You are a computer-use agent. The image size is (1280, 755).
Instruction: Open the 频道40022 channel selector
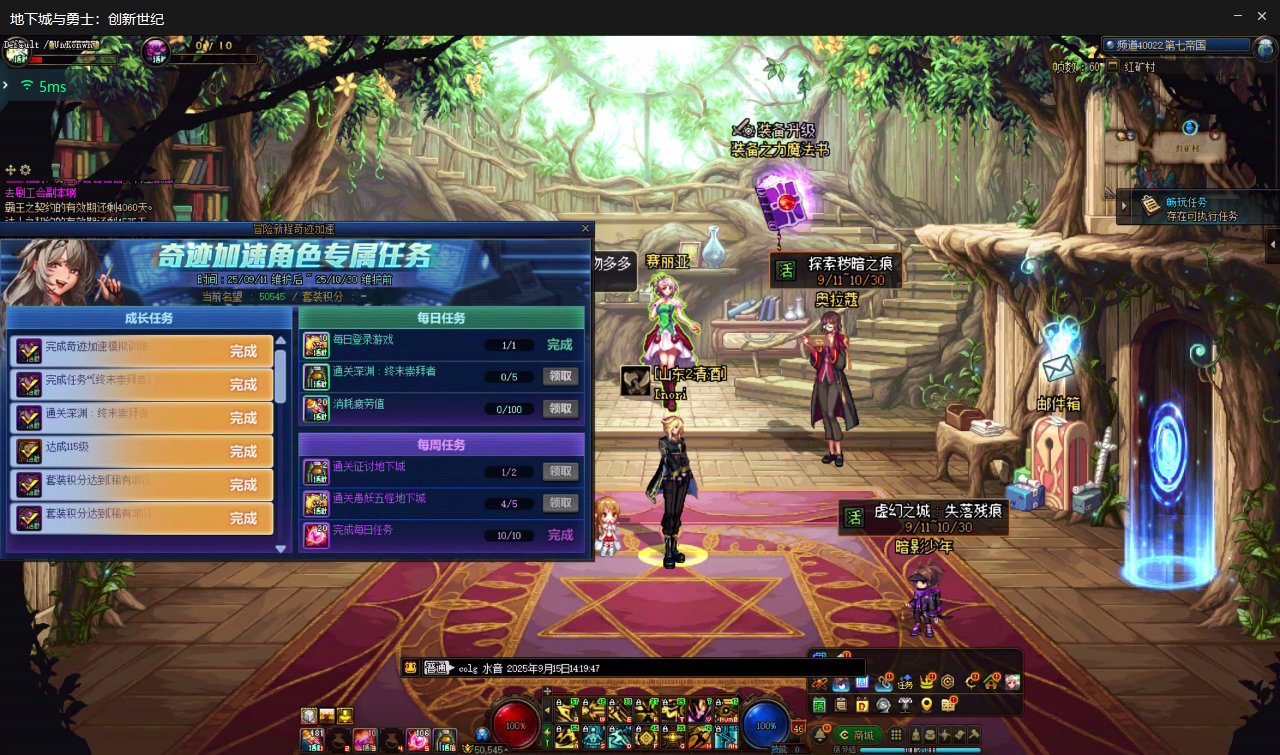click(1177, 45)
